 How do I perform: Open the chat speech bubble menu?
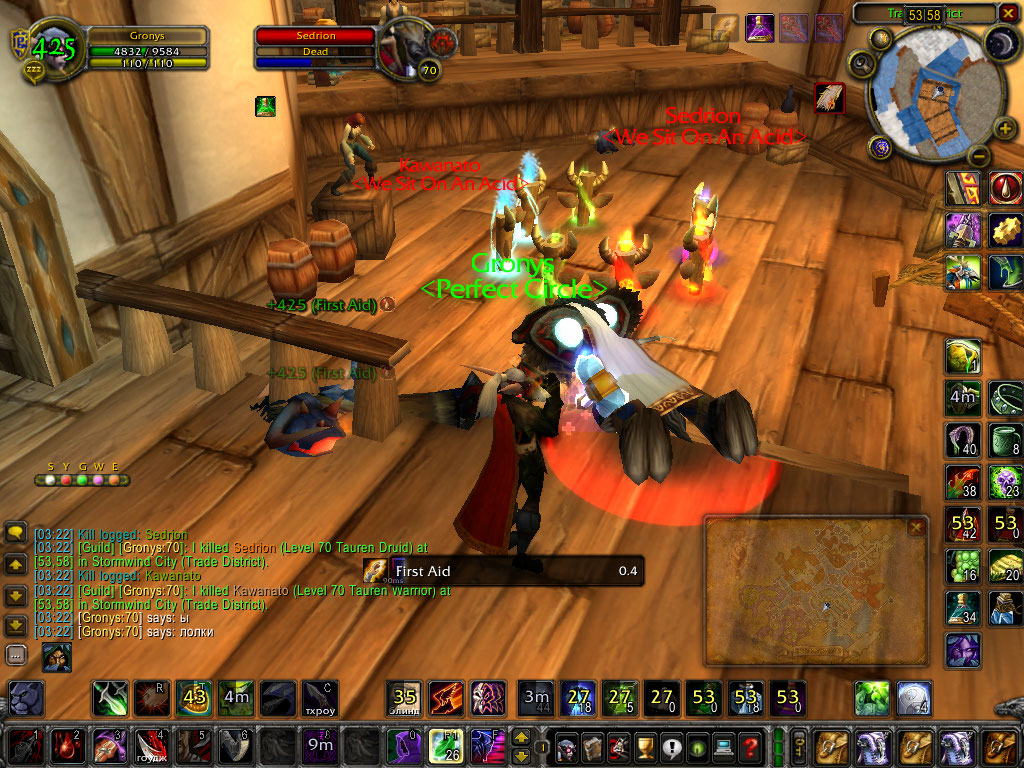point(16,533)
